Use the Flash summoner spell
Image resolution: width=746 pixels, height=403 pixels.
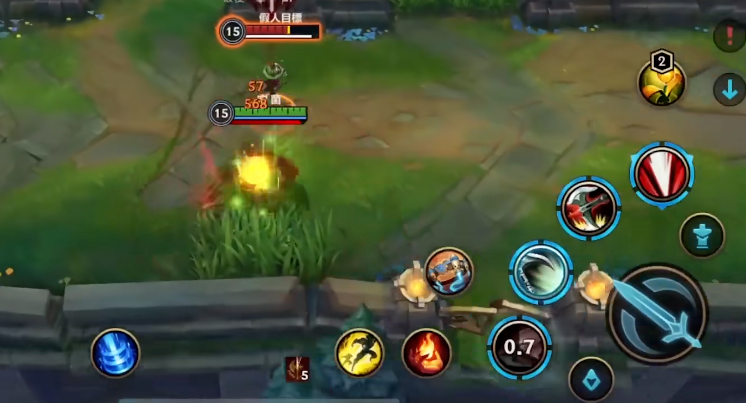[x=359, y=353]
